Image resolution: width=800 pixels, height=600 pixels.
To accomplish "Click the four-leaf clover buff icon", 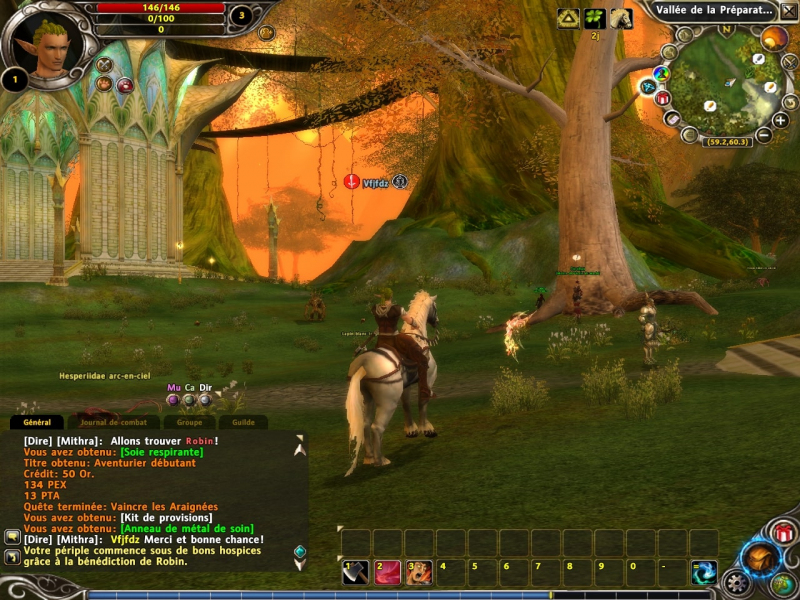I will pos(595,18).
